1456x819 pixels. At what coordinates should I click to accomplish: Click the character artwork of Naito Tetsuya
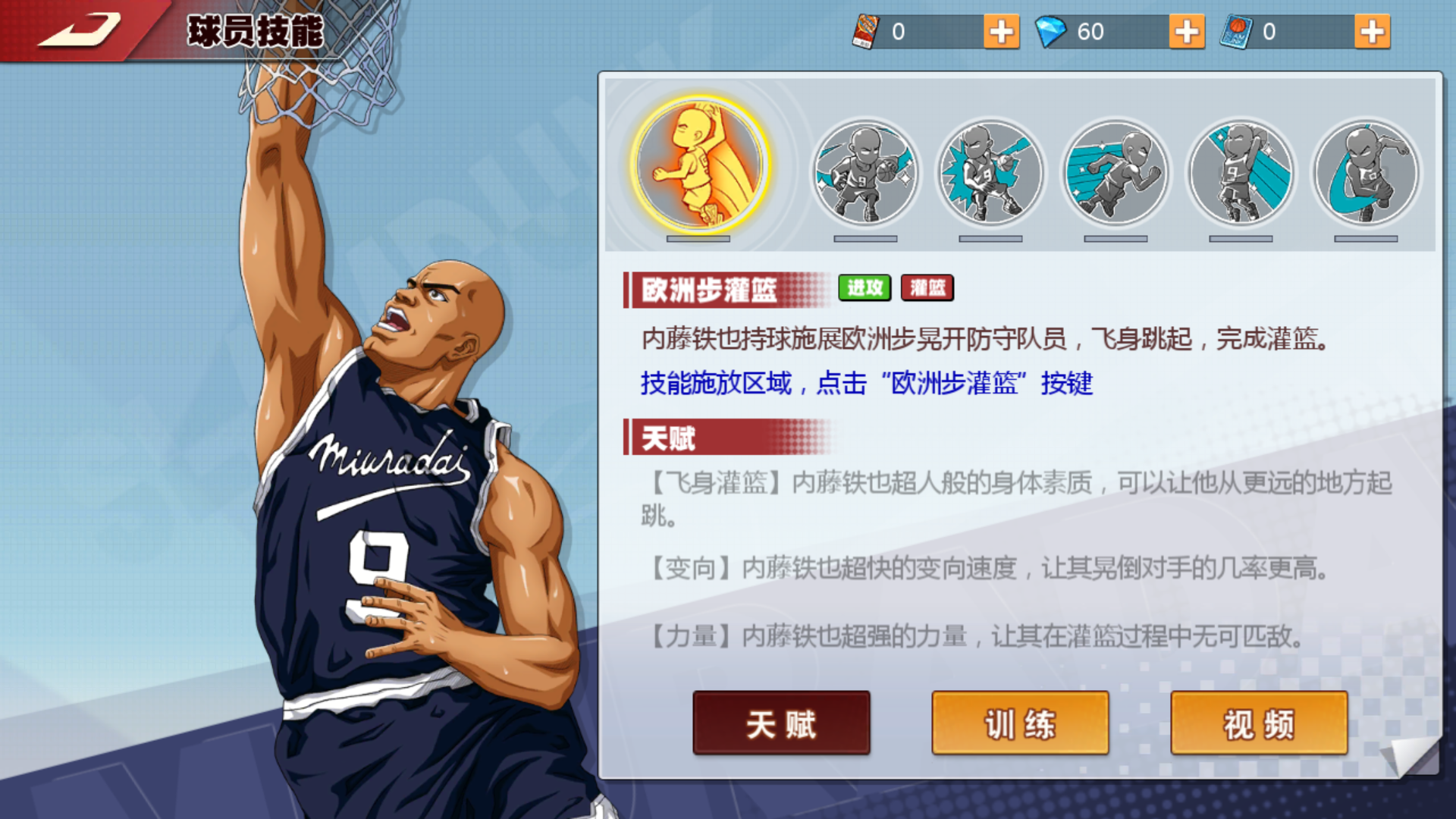[379, 455]
